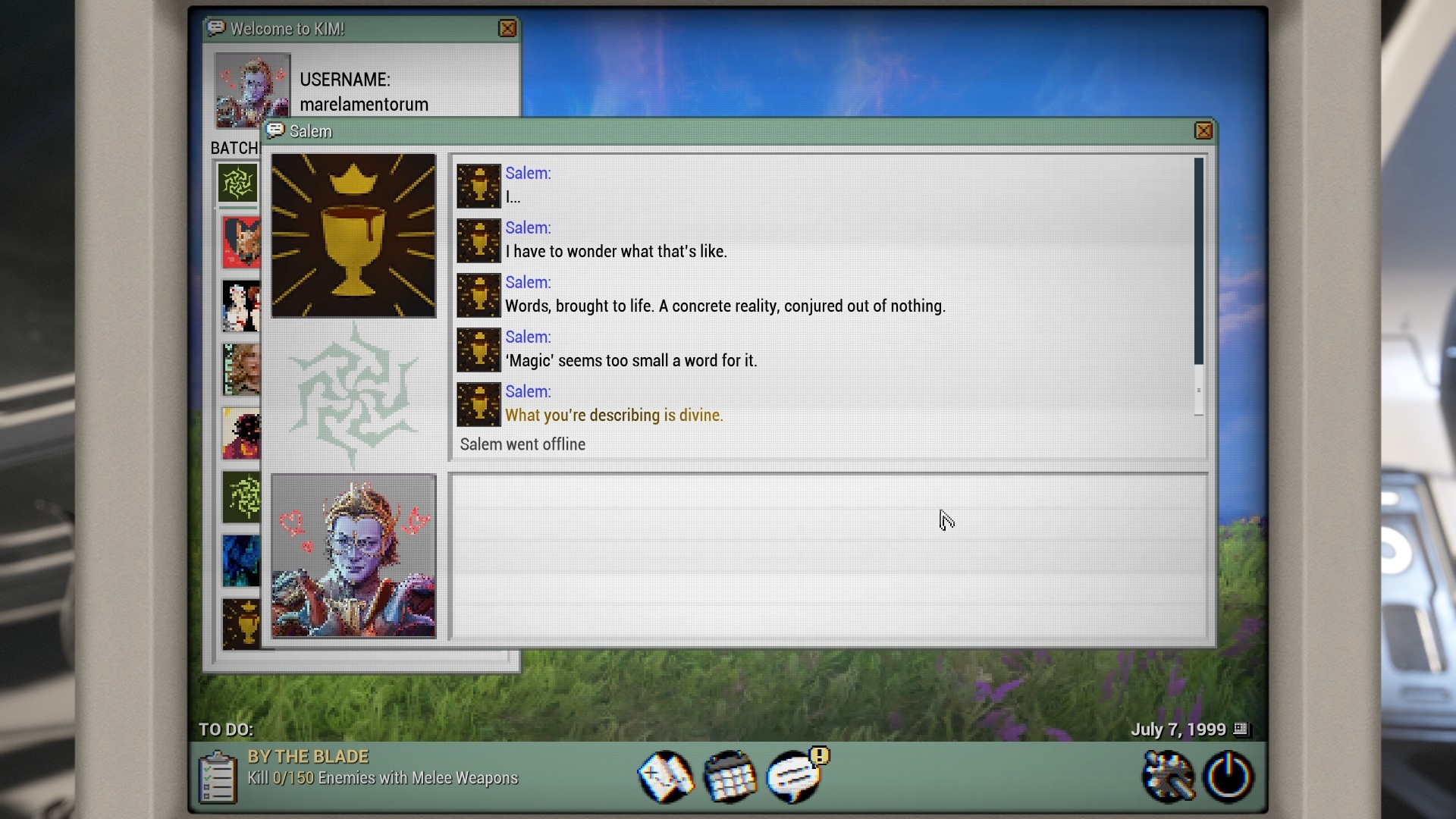This screenshot has width=1456, height=819.
Task: Click the July 7, 1999 date icon
Action: (x=1241, y=729)
